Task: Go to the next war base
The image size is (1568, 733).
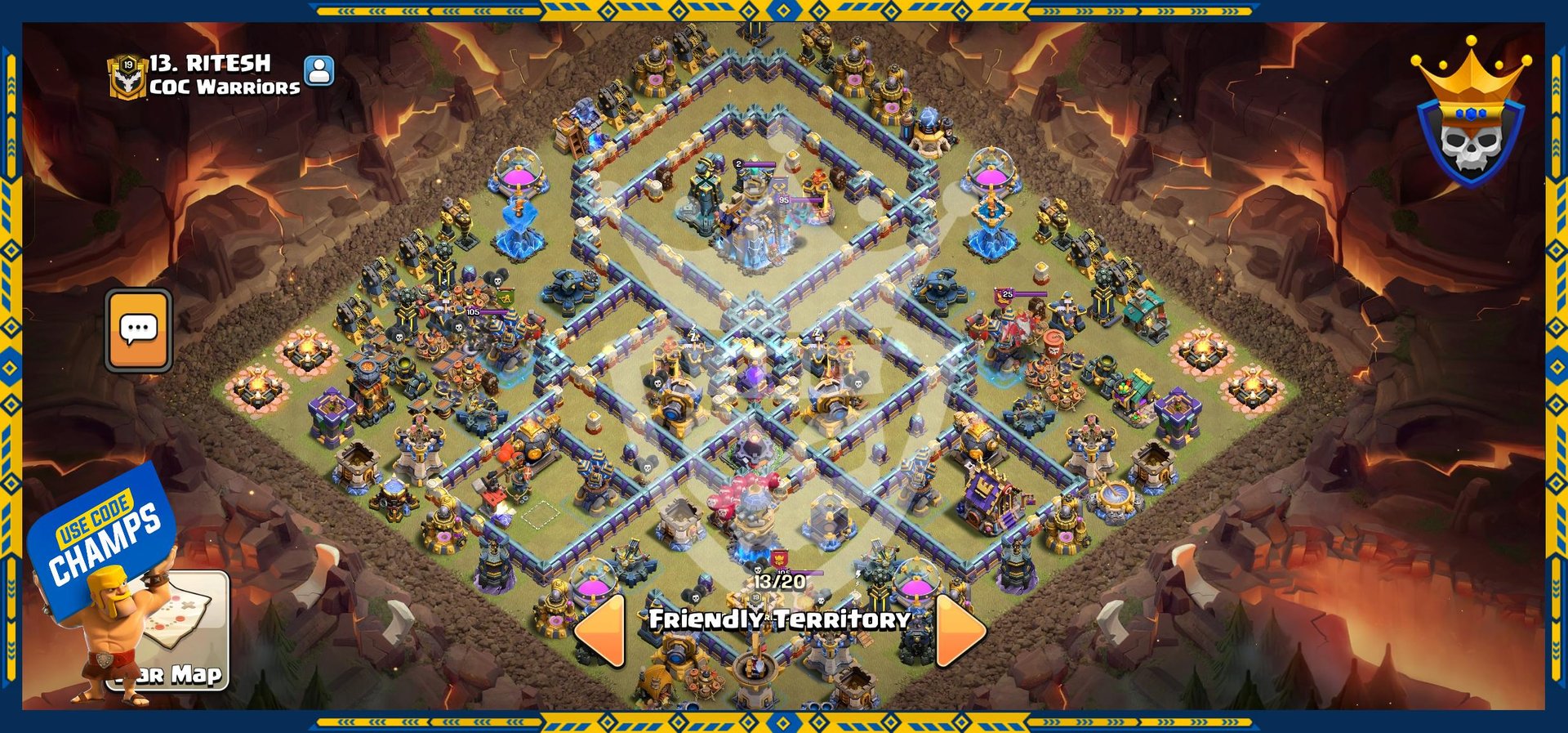Action: point(960,630)
